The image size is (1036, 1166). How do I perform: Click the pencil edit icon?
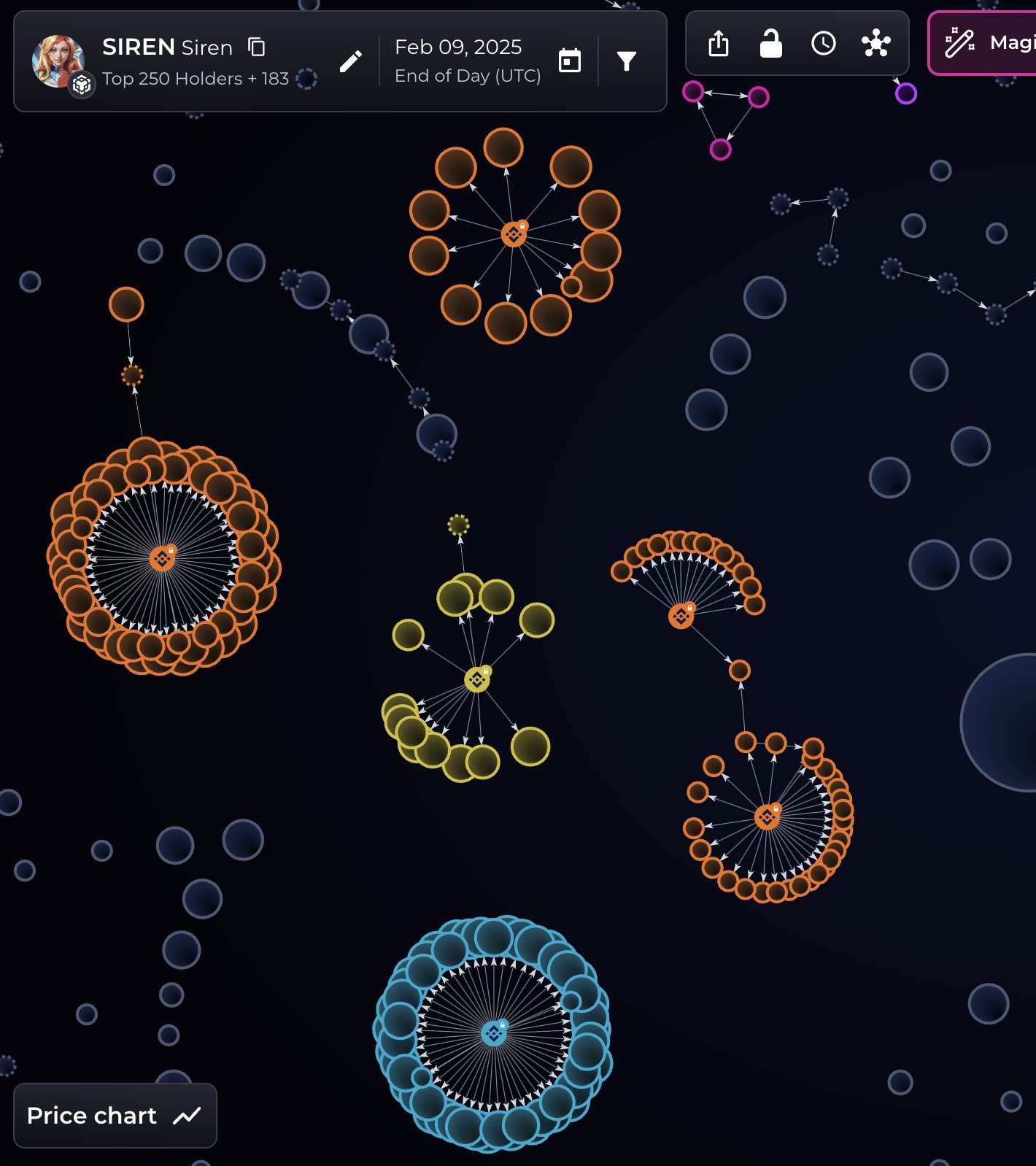point(351,62)
